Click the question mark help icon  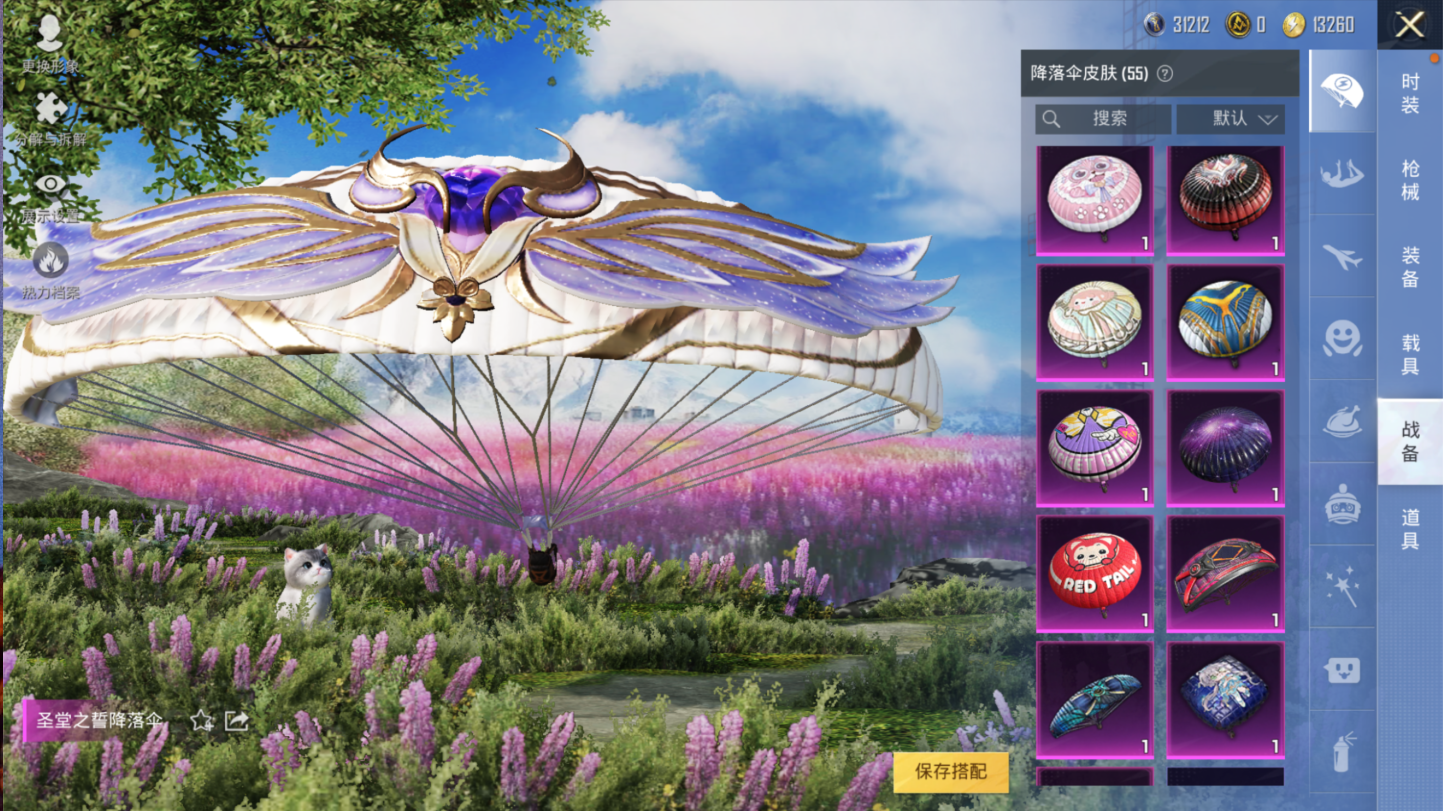1165,74
